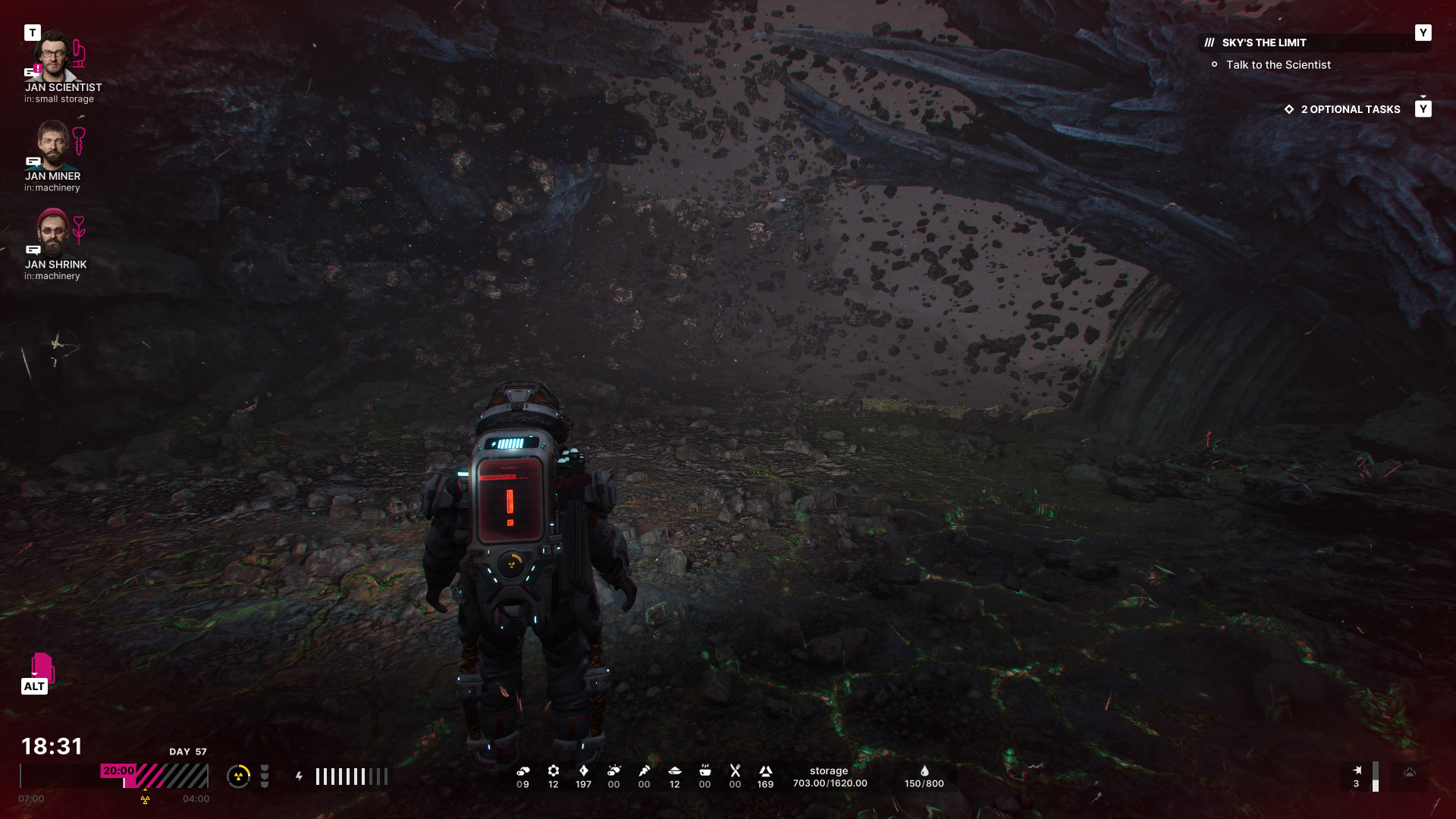Click the Talk to the Scientist objective

click(1278, 65)
